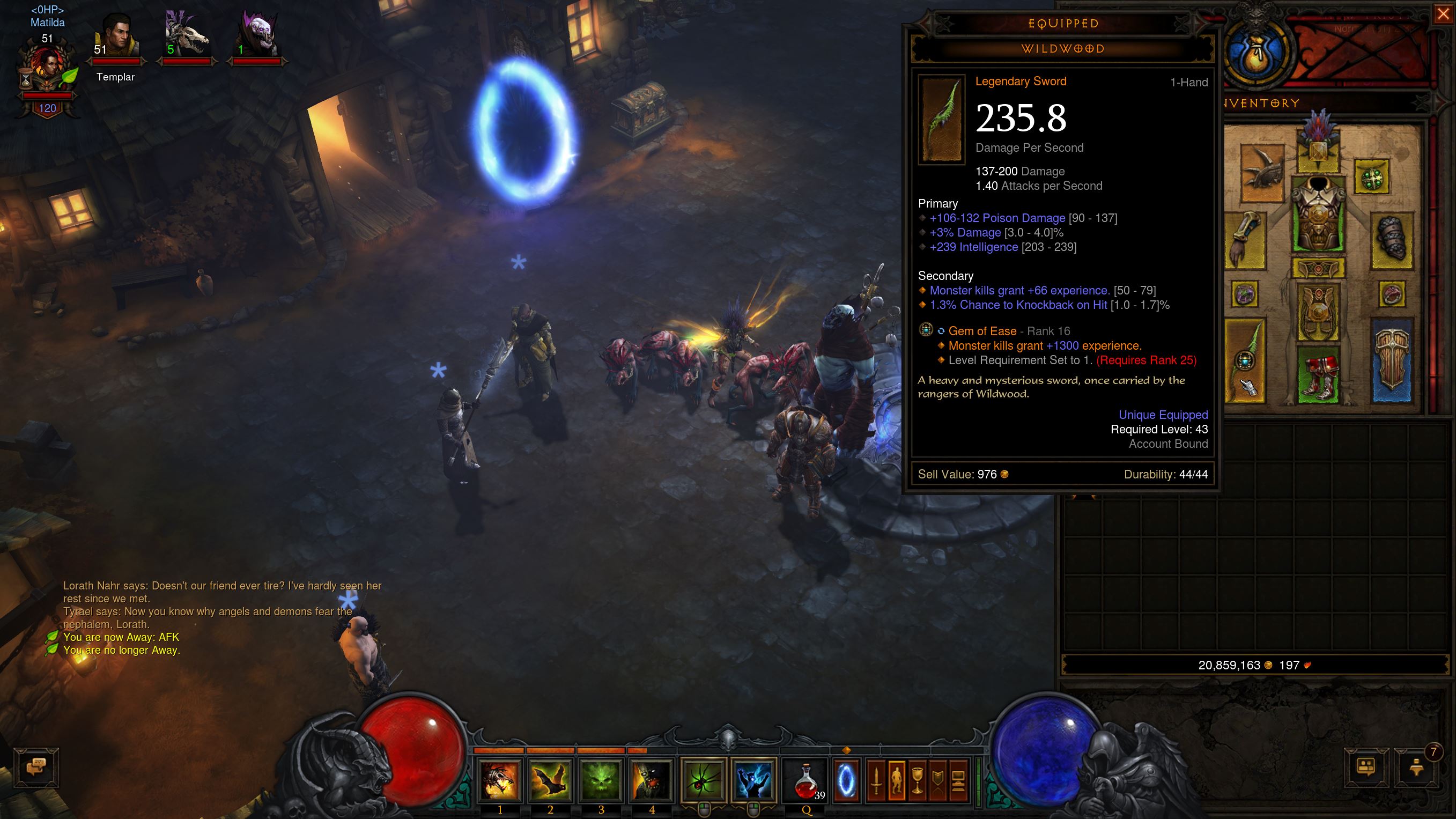This screenshot has height=819, width=1456.
Task: Activate the fiery dog skill in slot 1
Action: (500, 780)
